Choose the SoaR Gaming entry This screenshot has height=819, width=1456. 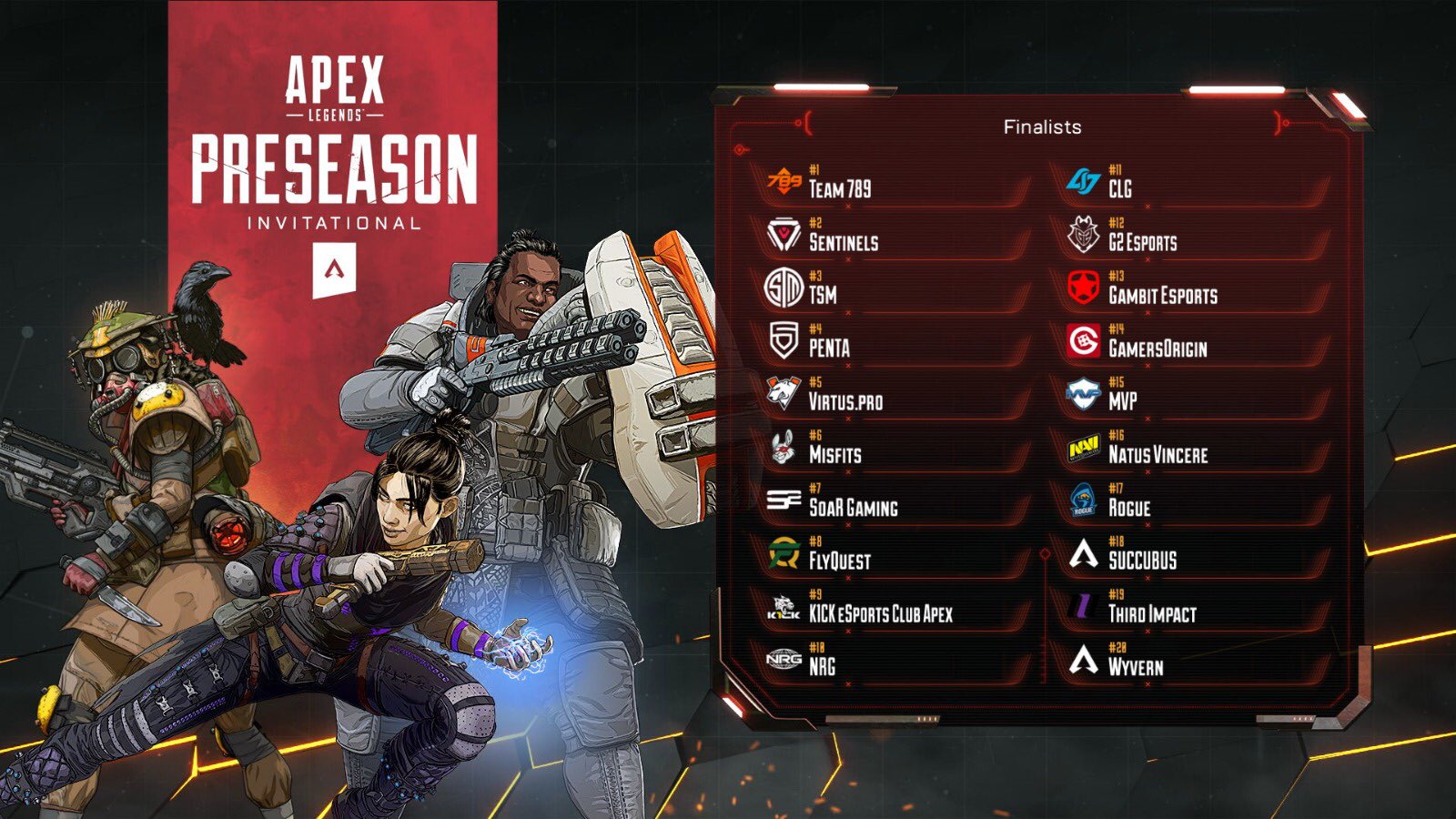tap(853, 508)
